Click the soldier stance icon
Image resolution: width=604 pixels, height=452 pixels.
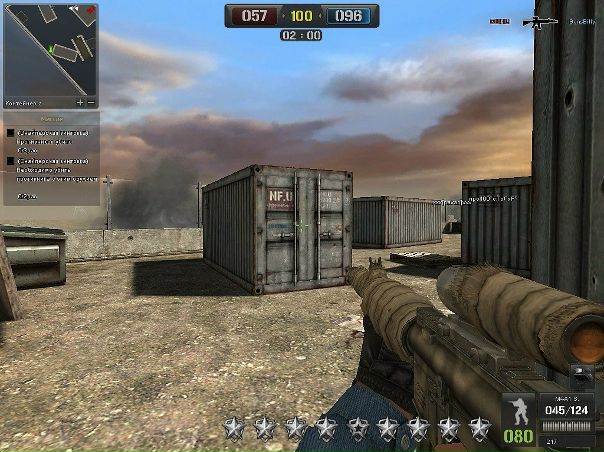518,410
